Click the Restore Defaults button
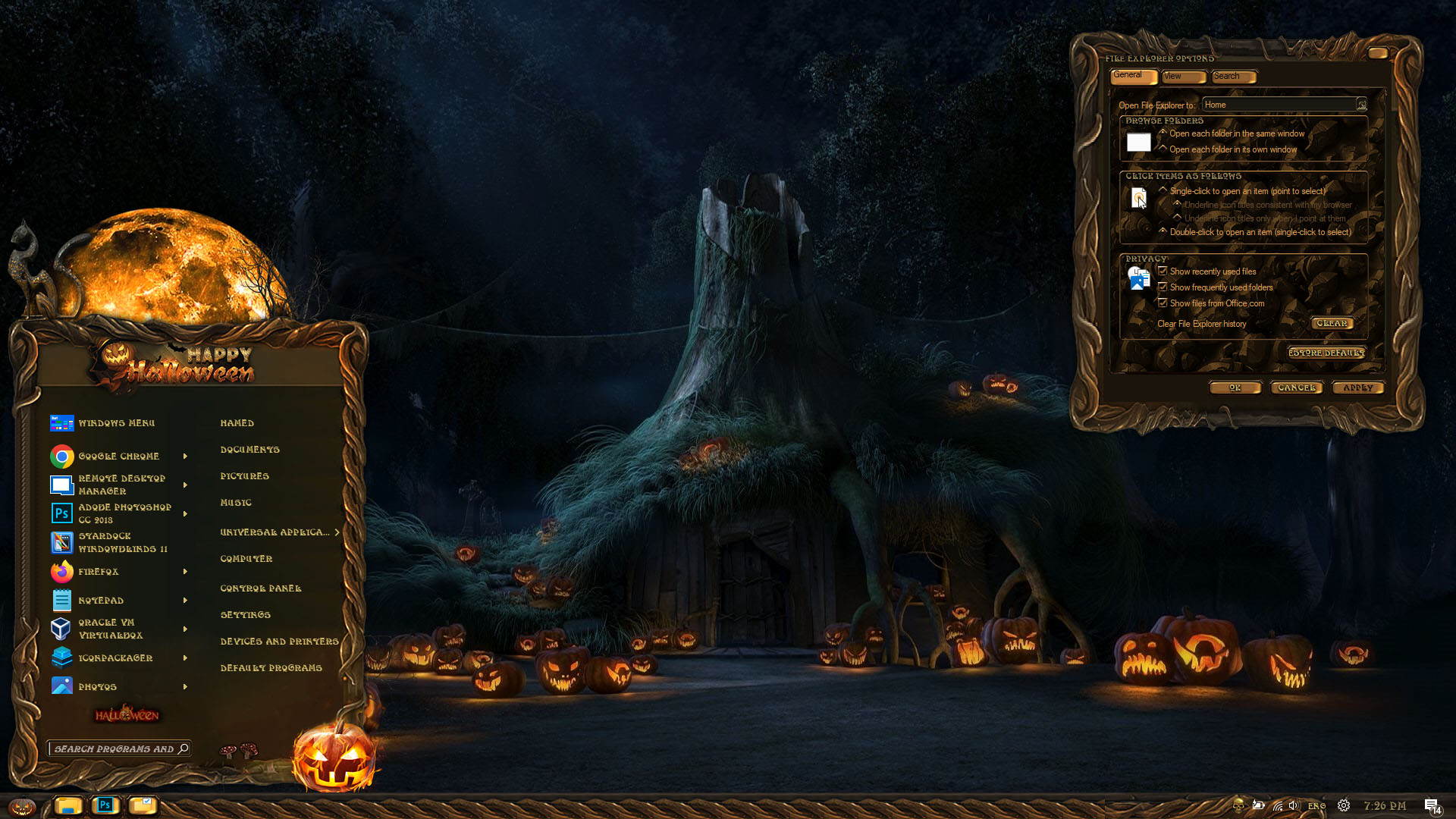This screenshot has height=819, width=1456. pyautogui.click(x=1326, y=353)
